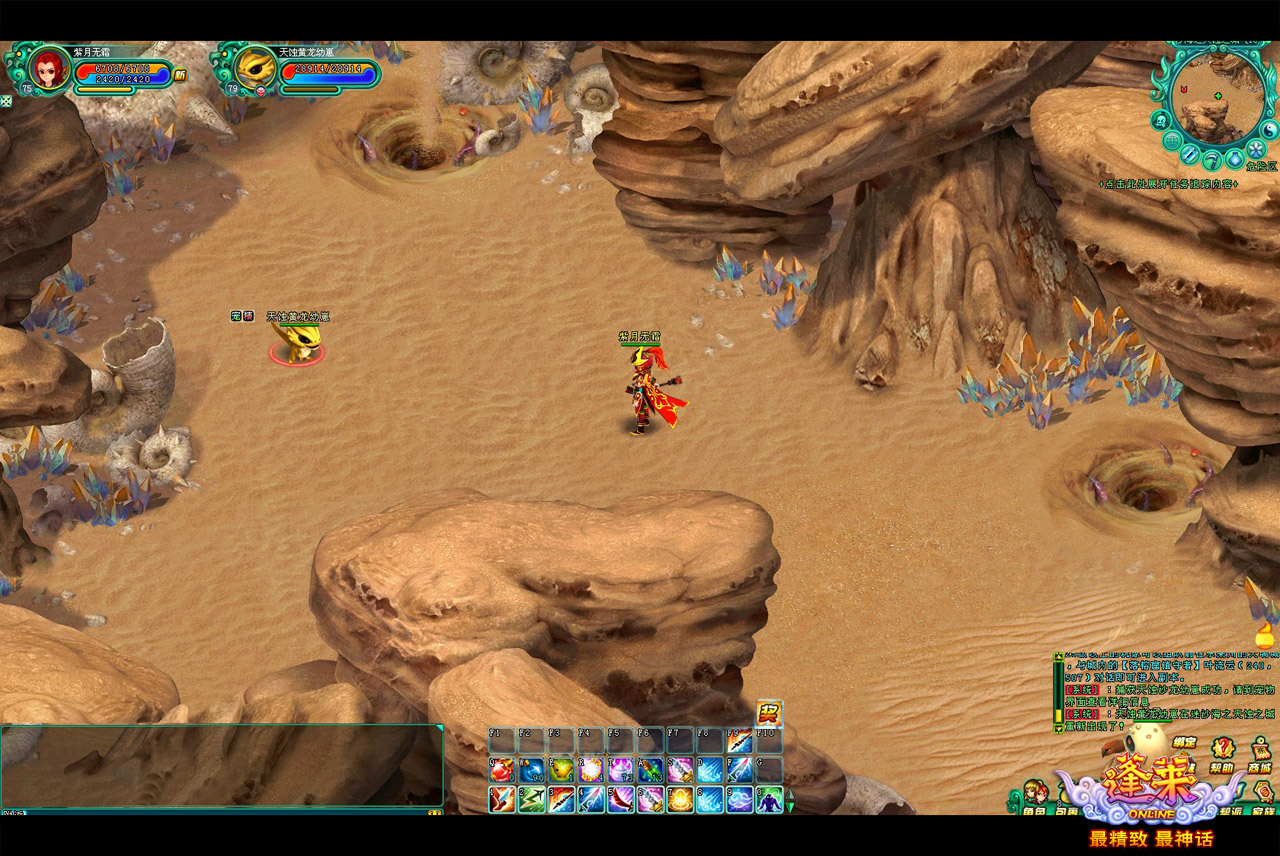
Task: Activate the golden lotus skill in slot 7
Action: (680, 800)
